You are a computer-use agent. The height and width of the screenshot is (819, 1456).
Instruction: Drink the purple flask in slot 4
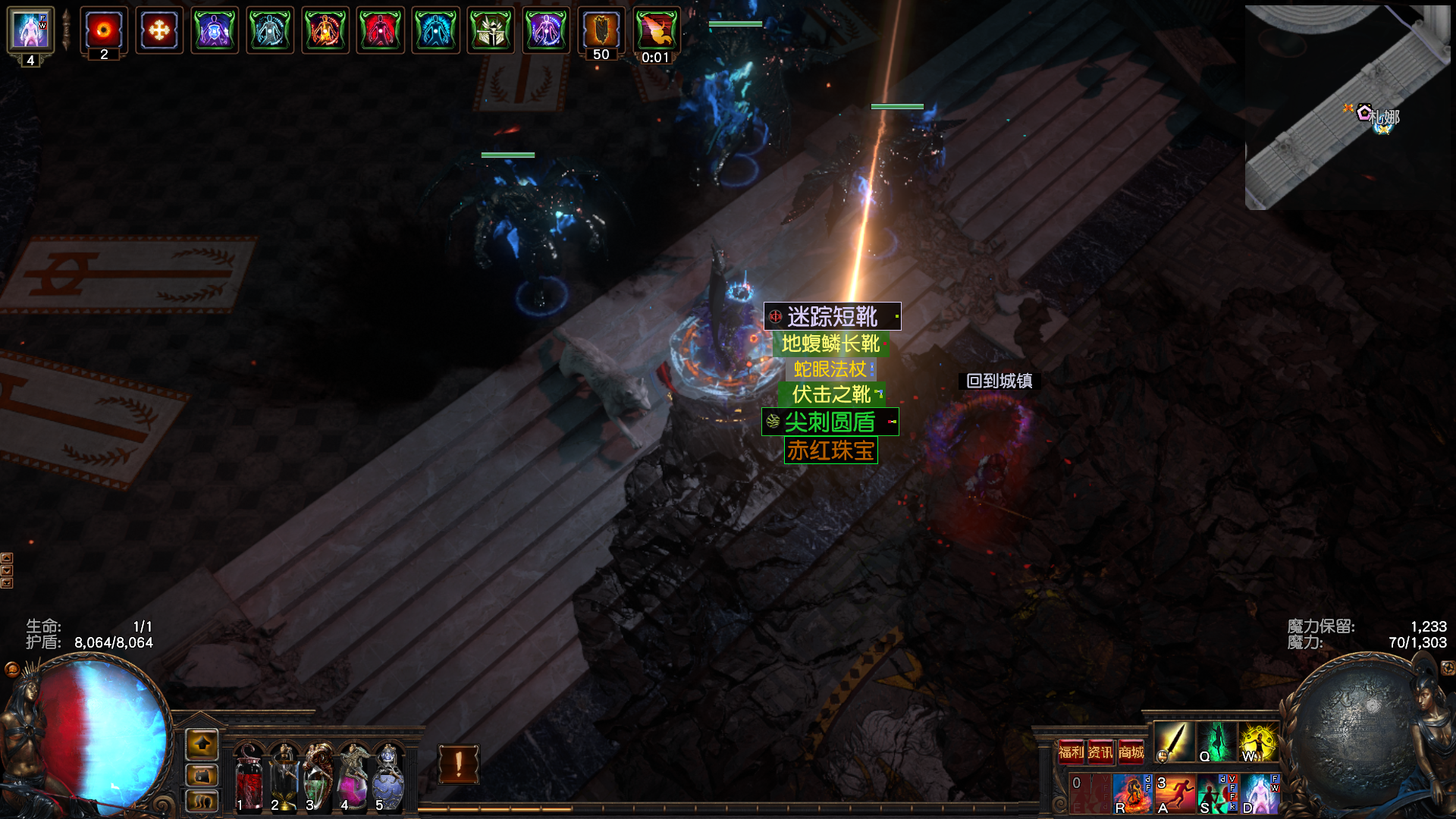coord(353,777)
